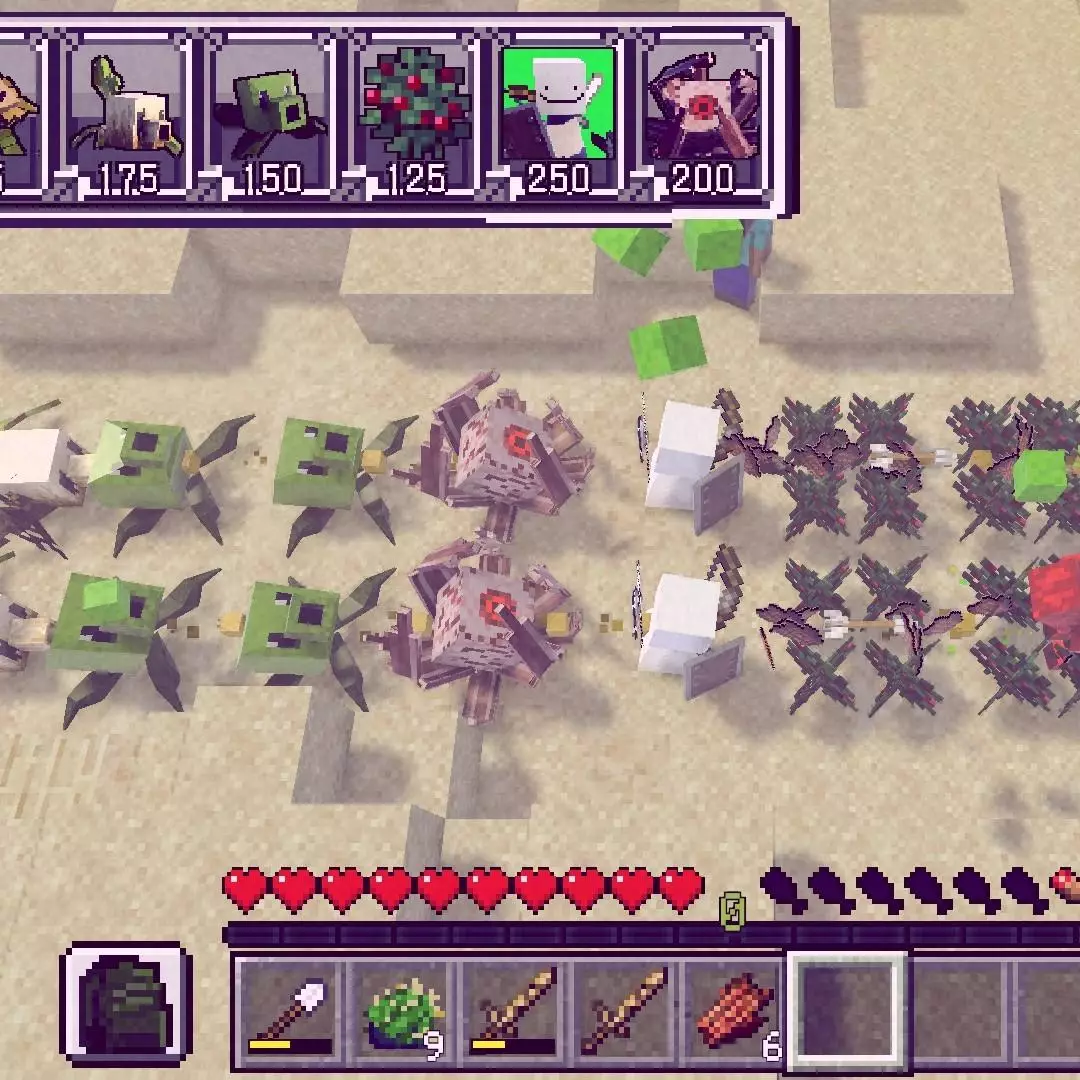
Task: Equip the wooden sword with the durability bar
Action: click(514, 1011)
